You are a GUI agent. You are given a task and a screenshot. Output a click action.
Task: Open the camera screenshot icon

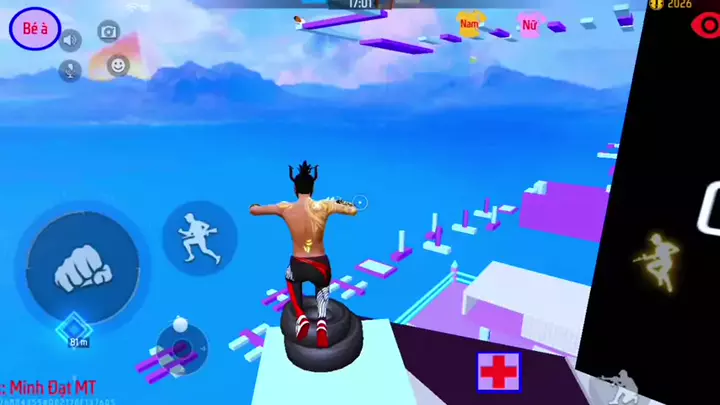pyautogui.click(x=108, y=31)
